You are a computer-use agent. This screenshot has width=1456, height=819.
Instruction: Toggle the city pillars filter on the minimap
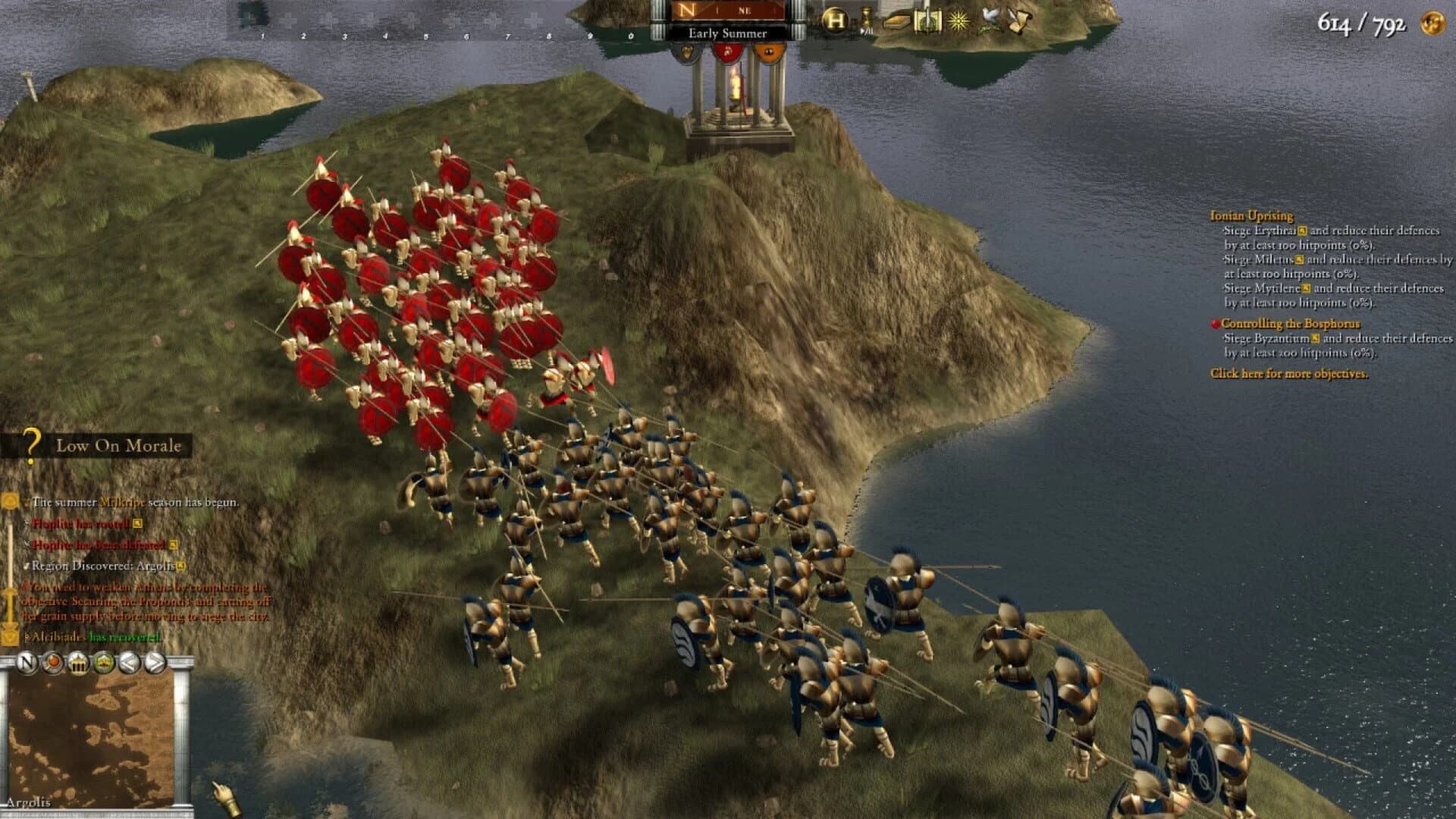click(78, 662)
